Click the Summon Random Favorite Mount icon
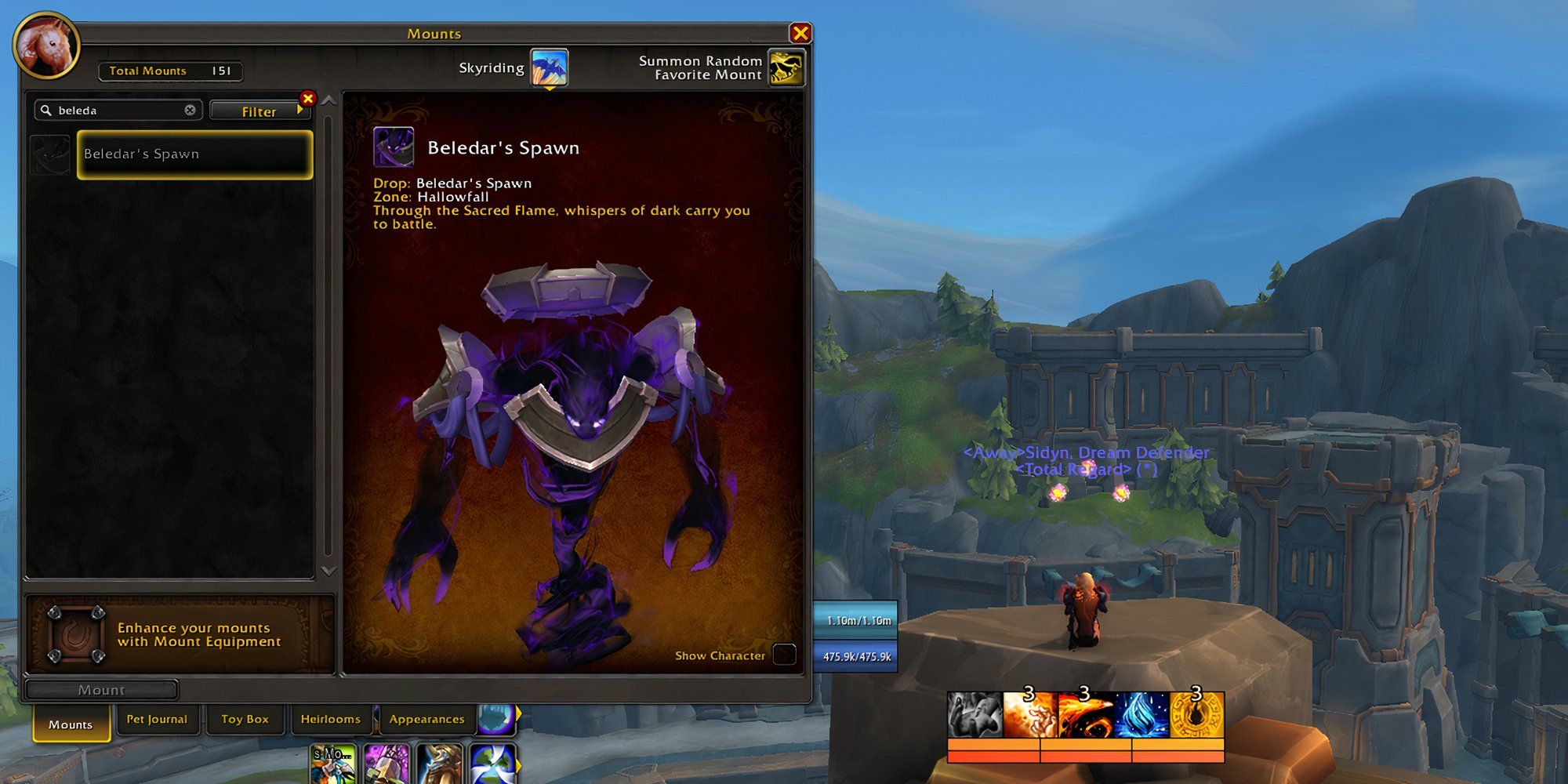 tap(786, 67)
